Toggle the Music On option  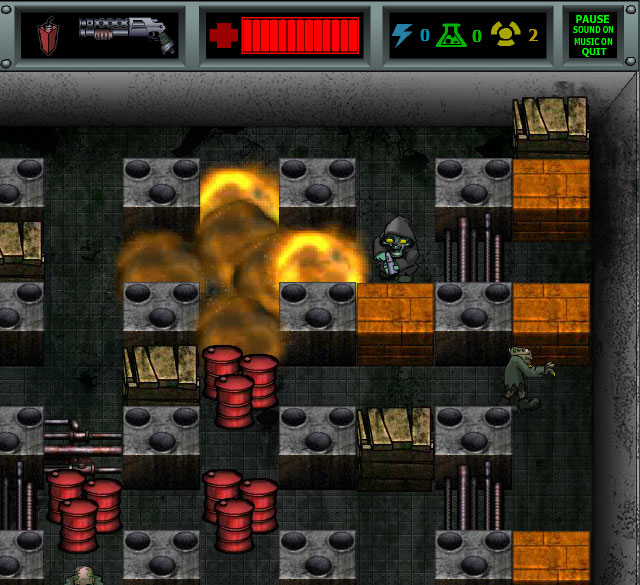point(592,40)
